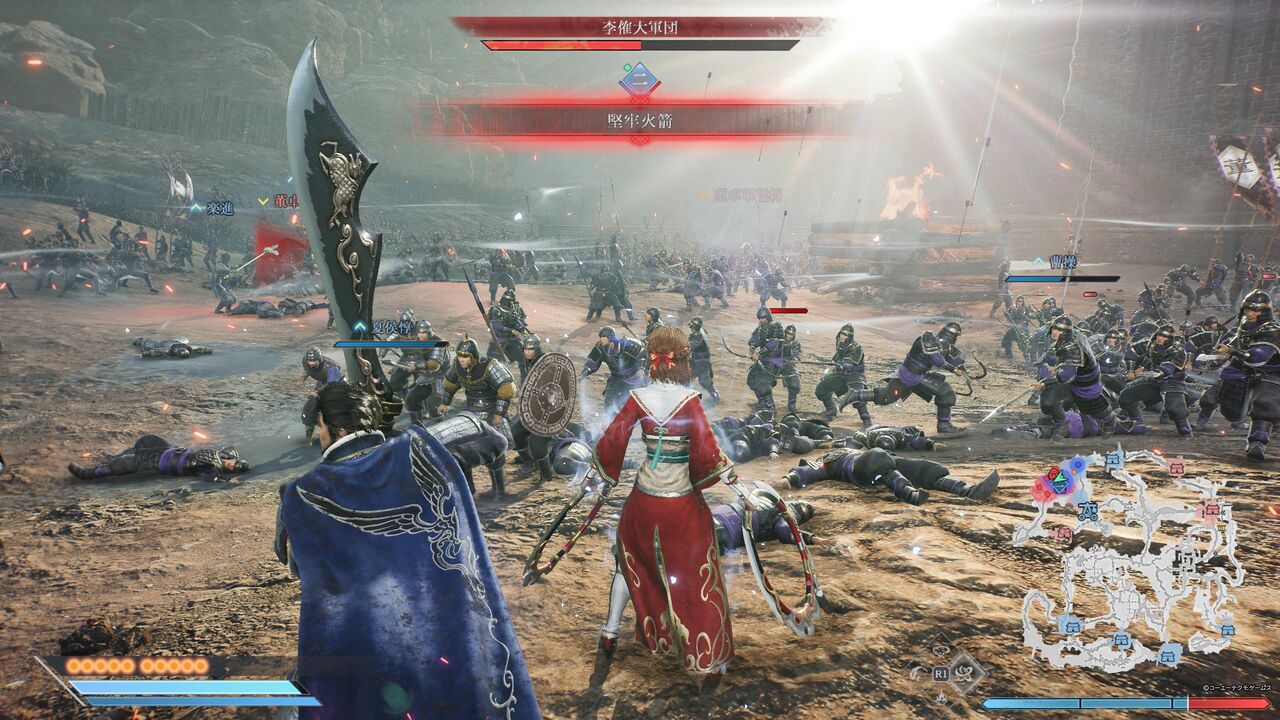Select the siege ram marker on the minimap
Viewport: 1280px width, 720px height.
point(1087,512)
